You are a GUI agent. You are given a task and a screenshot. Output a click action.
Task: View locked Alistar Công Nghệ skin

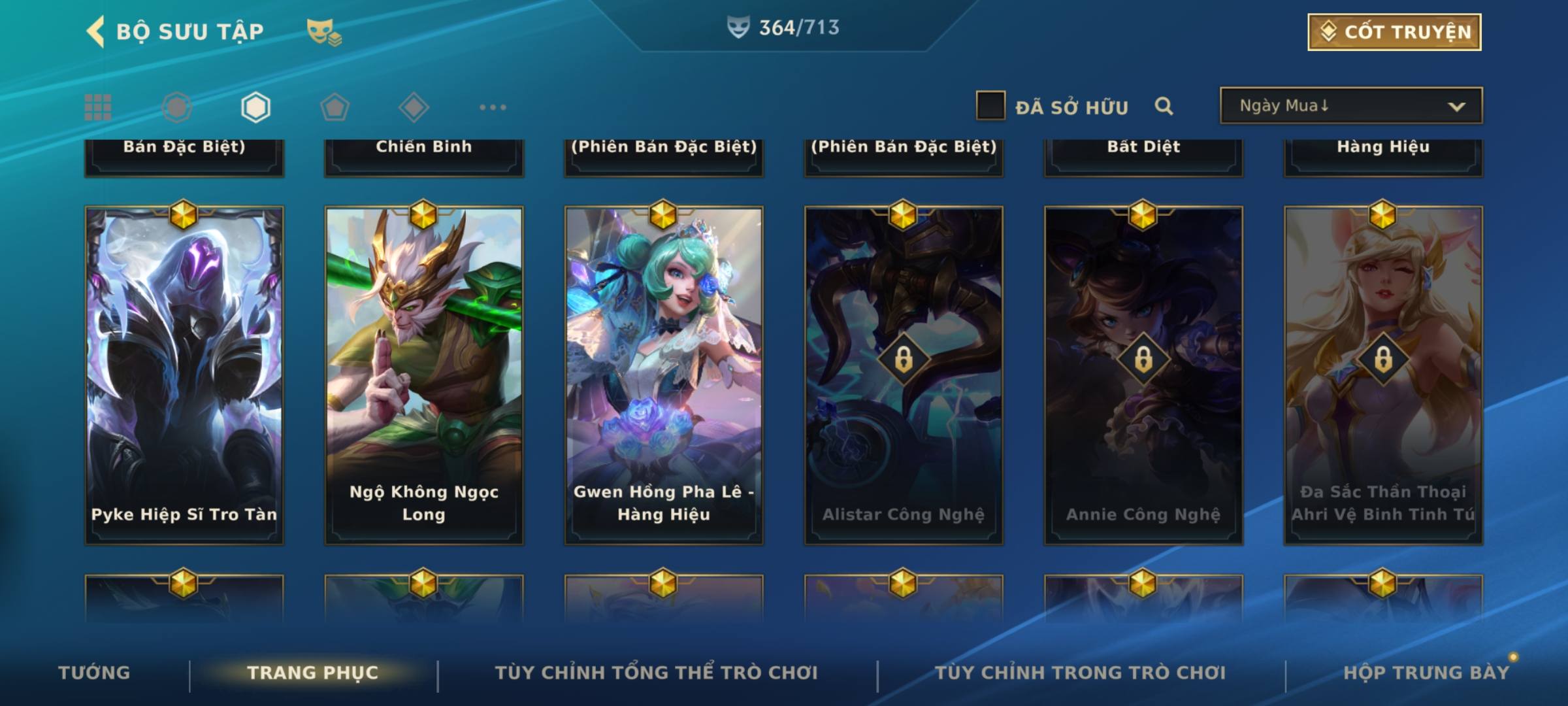[x=904, y=376]
